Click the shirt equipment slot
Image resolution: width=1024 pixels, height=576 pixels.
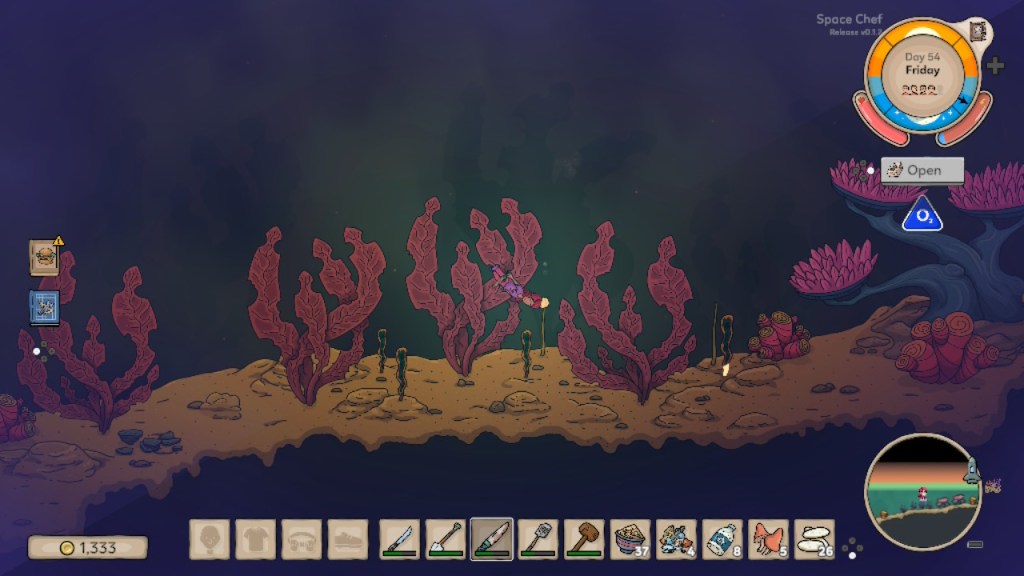point(255,540)
